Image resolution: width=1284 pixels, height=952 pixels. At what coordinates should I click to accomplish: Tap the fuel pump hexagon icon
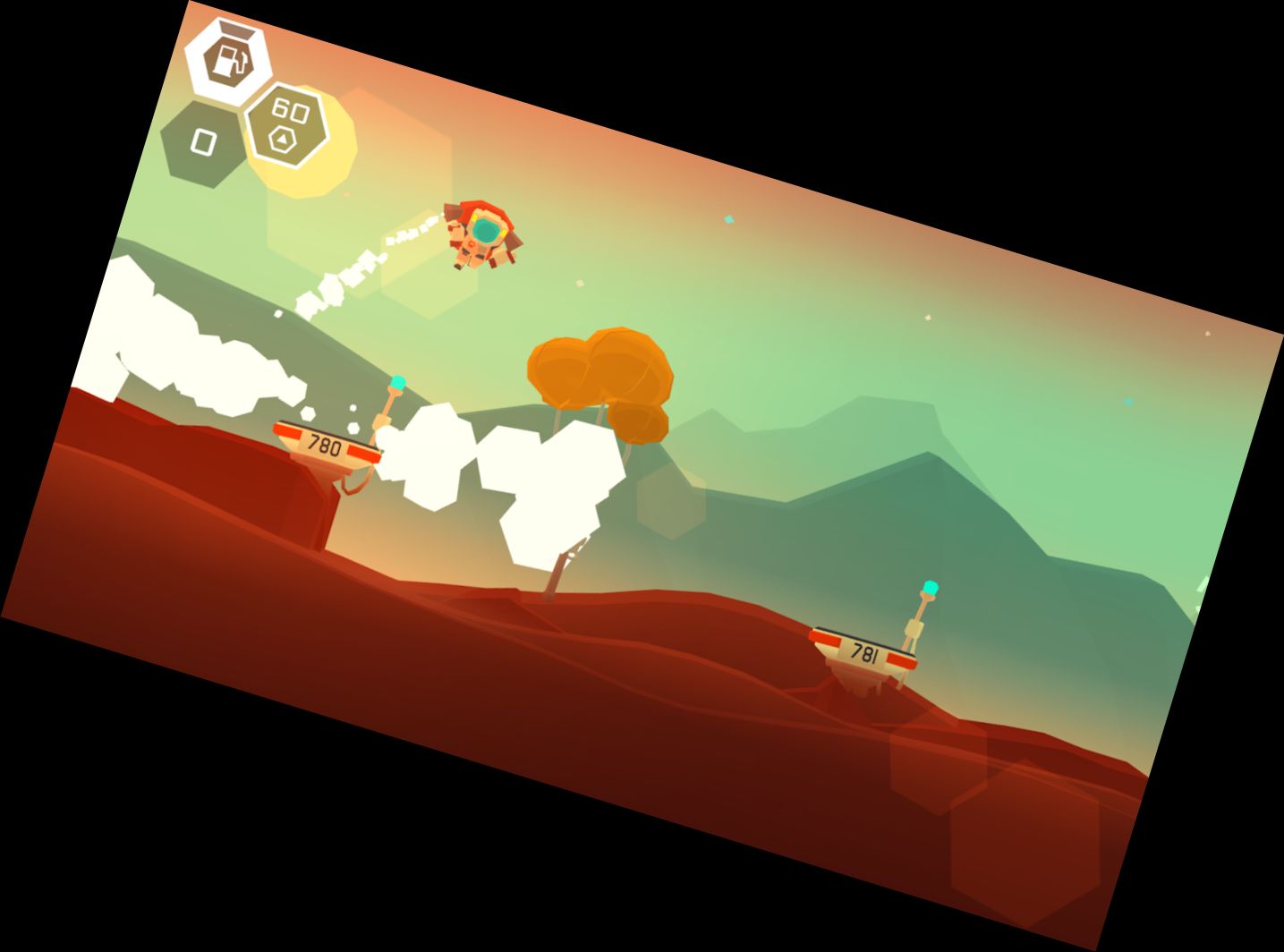pyautogui.click(x=227, y=57)
